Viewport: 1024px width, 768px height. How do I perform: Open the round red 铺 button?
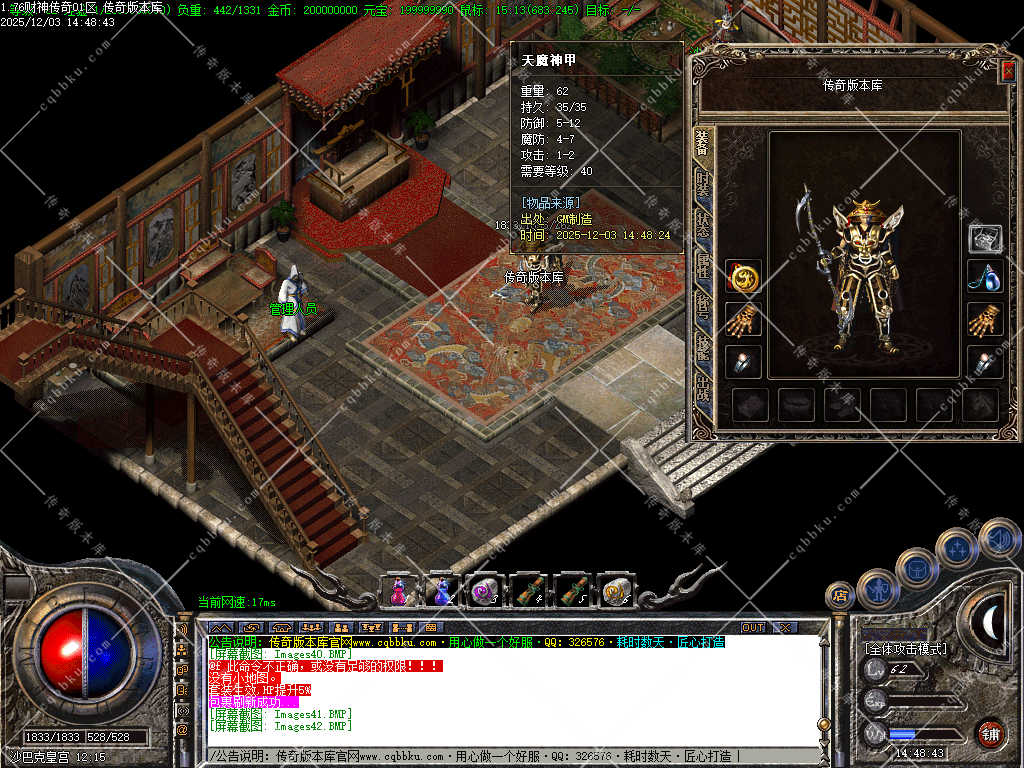click(990, 733)
